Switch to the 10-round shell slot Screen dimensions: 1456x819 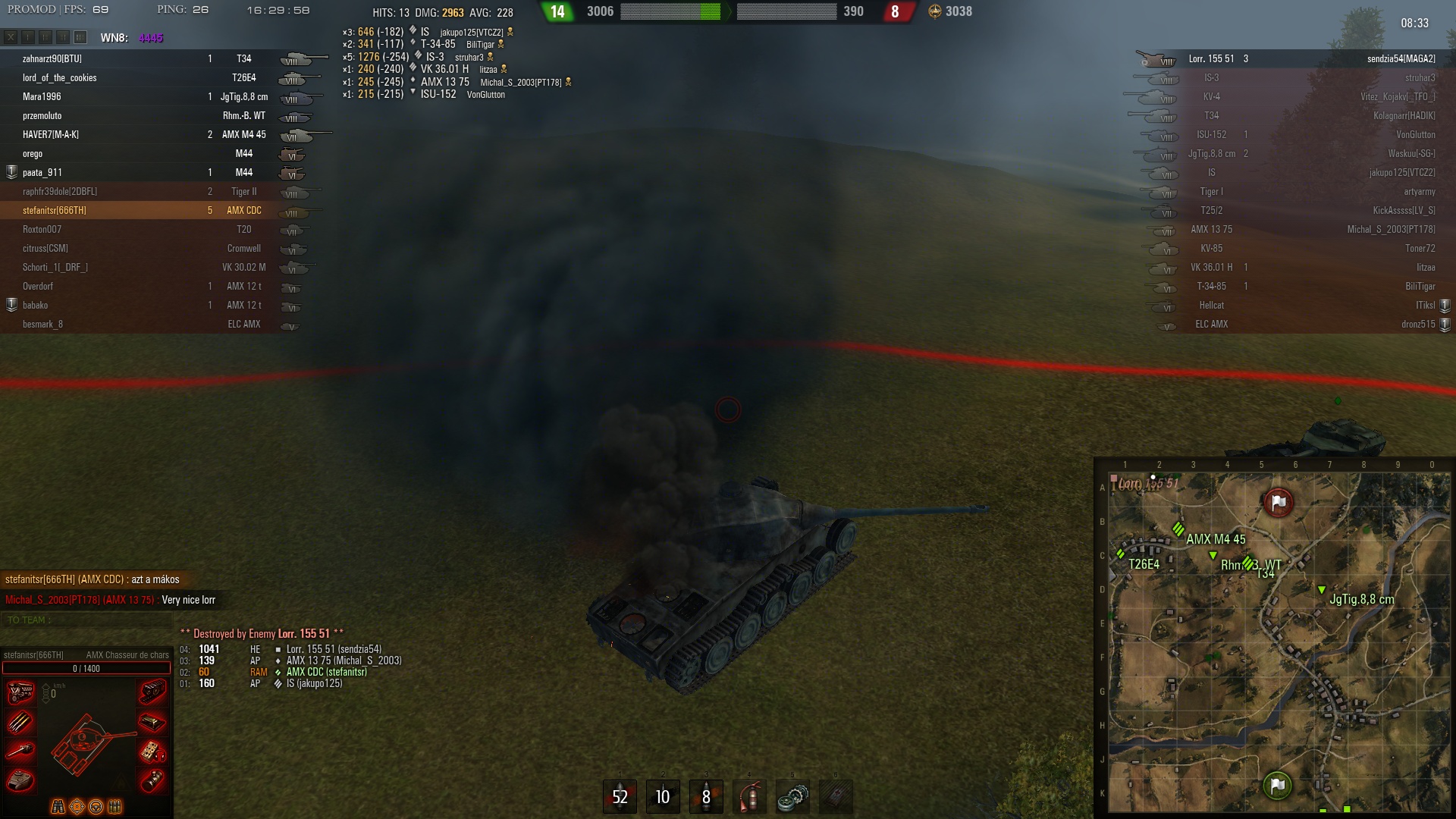pyautogui.click(x=663, y=796)
